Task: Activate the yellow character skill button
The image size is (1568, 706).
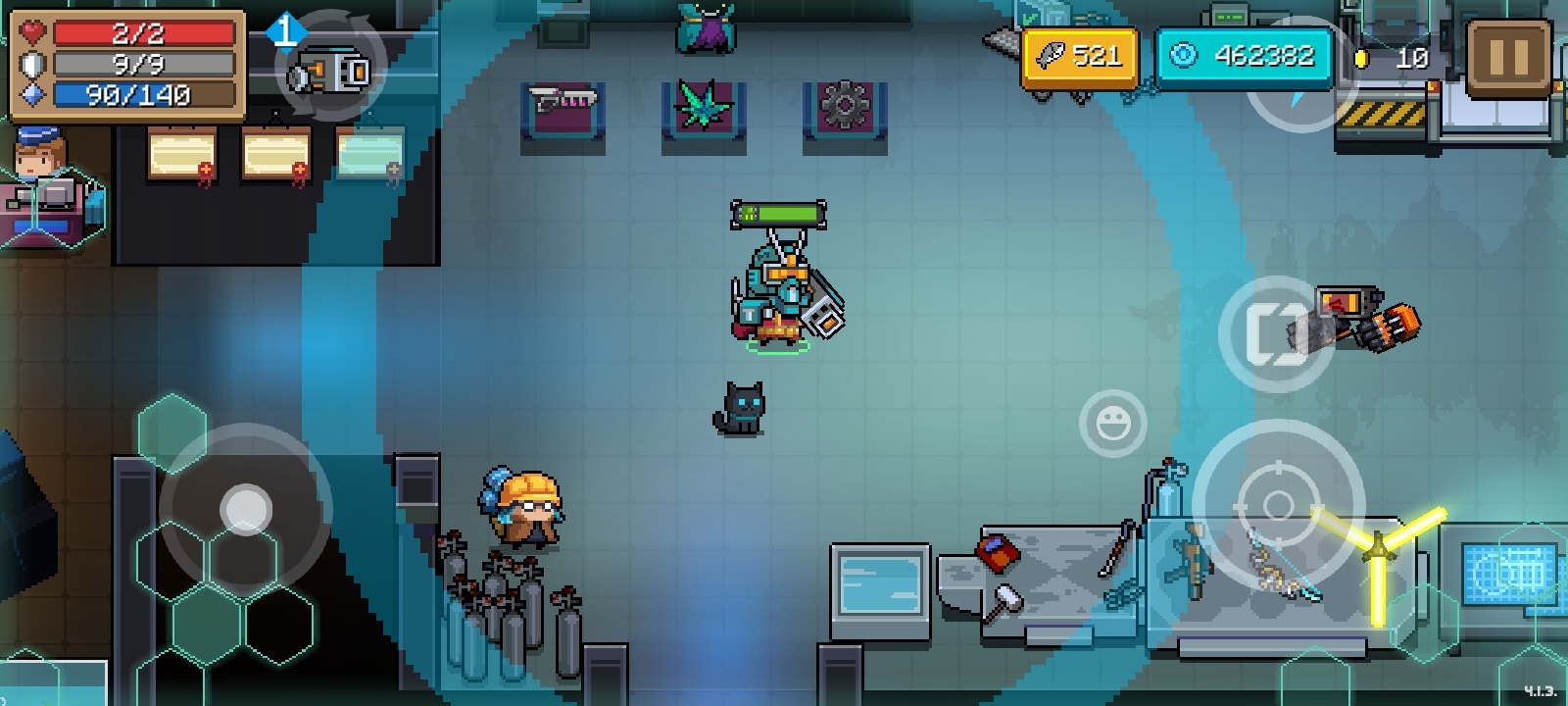Action: 1378,556
